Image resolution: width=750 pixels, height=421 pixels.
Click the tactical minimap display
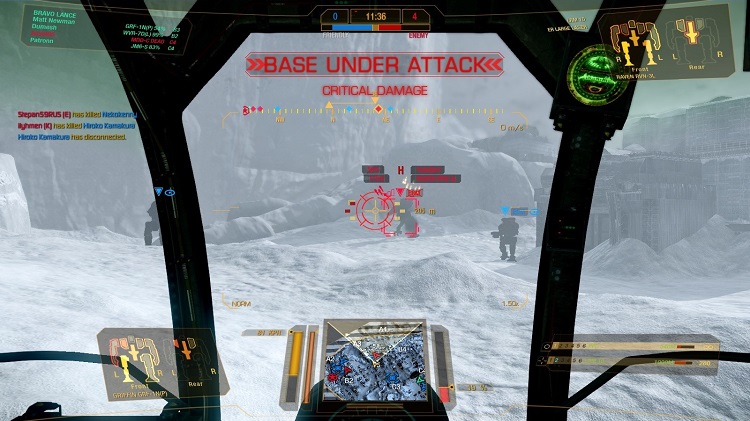pos(375,361)
